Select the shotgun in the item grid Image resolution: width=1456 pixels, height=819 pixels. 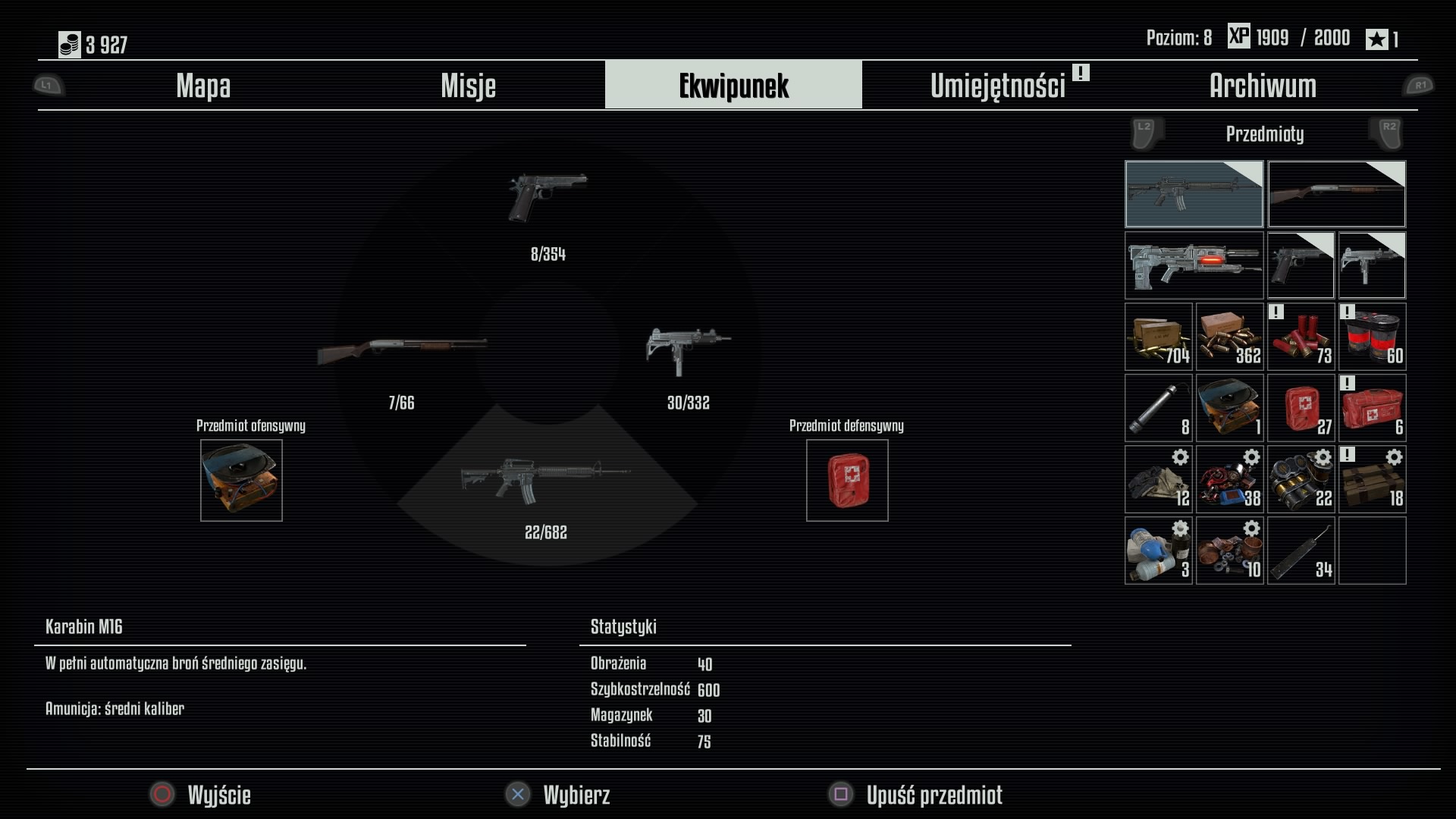pyautogui.click(x=1336, y=194)
